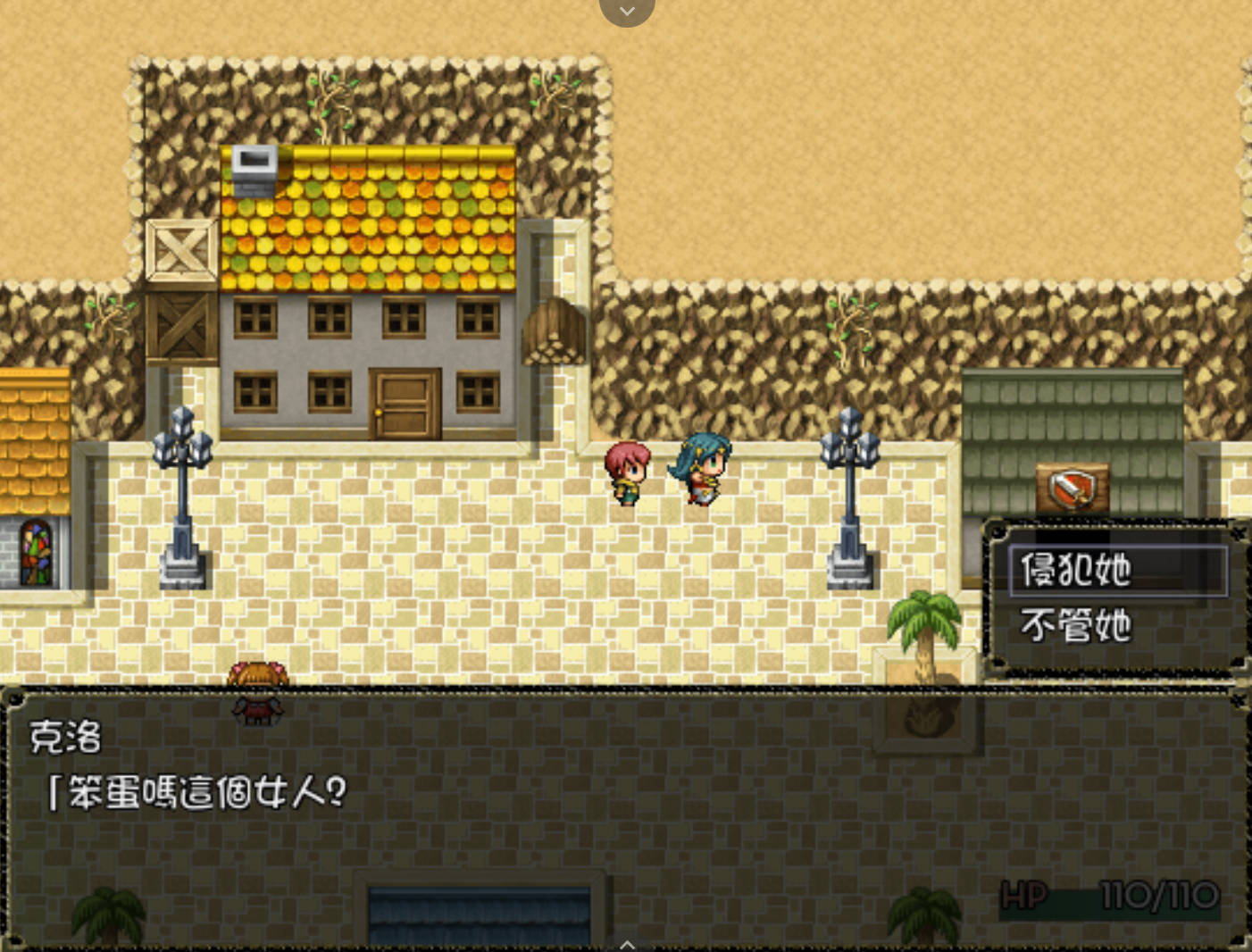The width and height of the screenshot is (1252, 952).
Task: Click the blue-haired girl sprite
Action: 699,473
